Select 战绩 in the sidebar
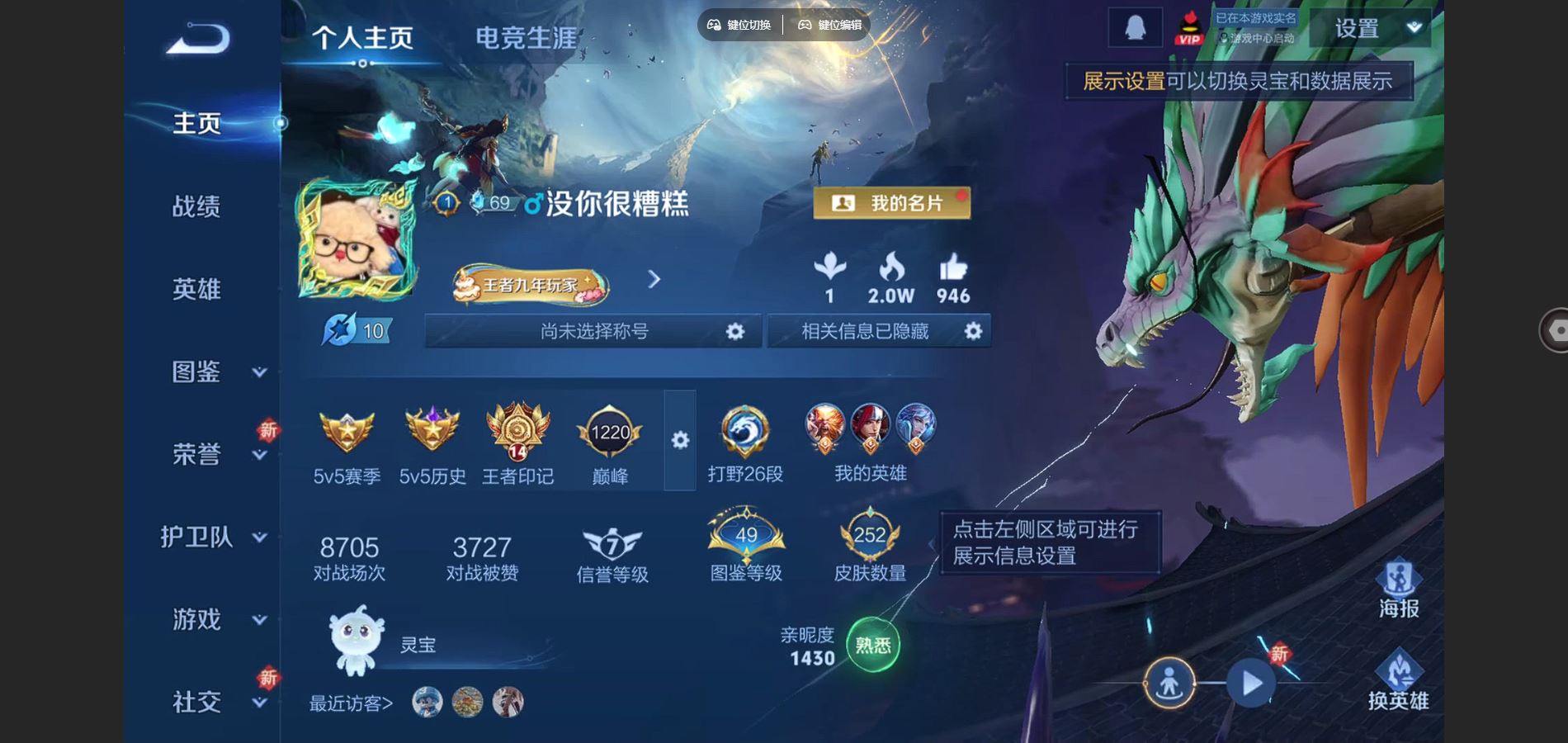1568x743 pixels. click(x=198, y=206)
